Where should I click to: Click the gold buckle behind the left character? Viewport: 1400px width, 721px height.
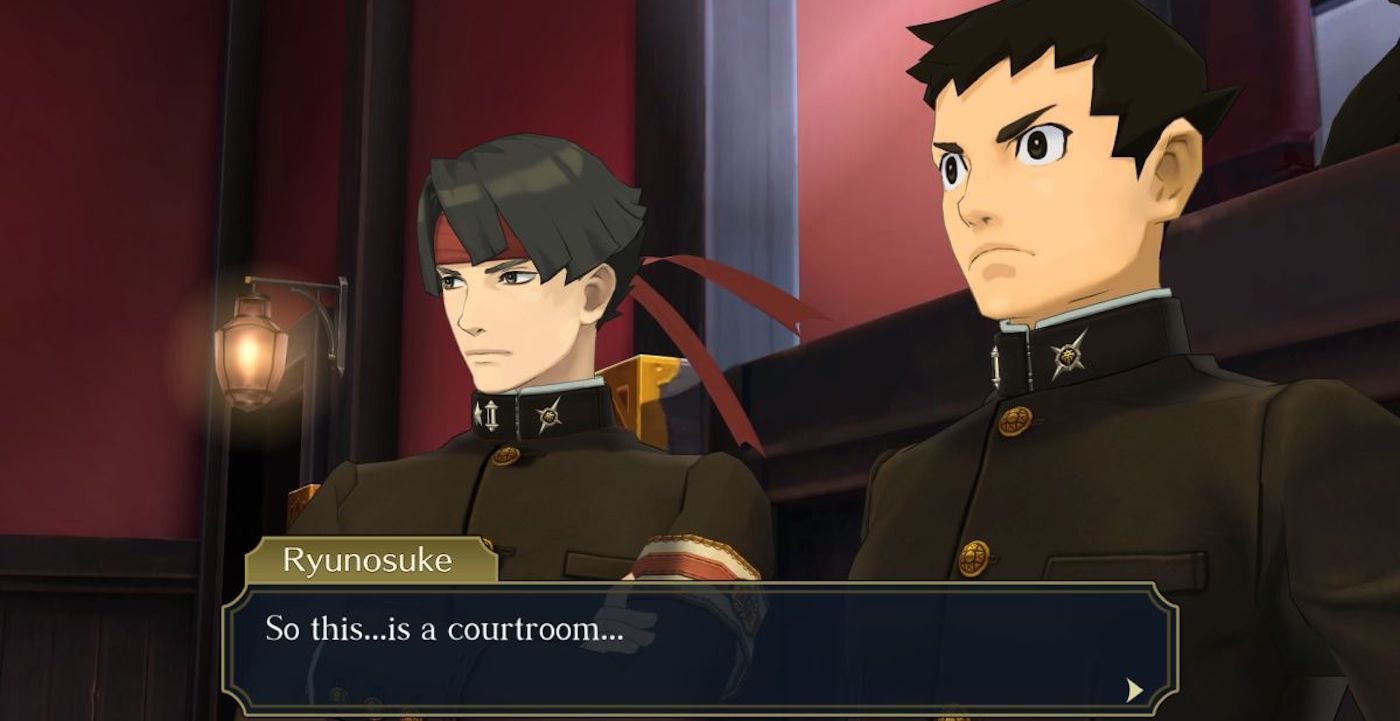[x=651, y=381]
